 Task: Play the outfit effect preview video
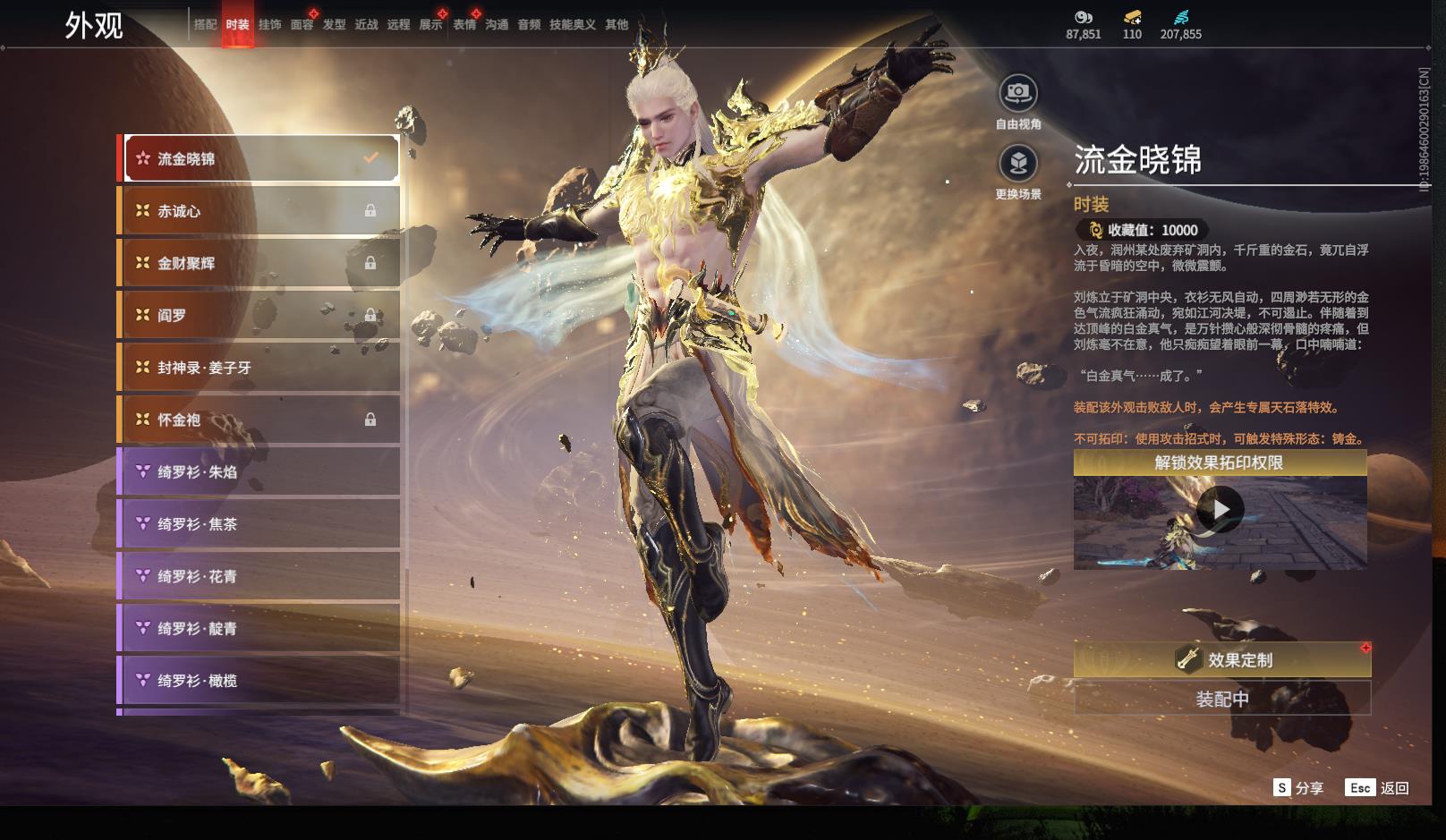click(1220, 509)
